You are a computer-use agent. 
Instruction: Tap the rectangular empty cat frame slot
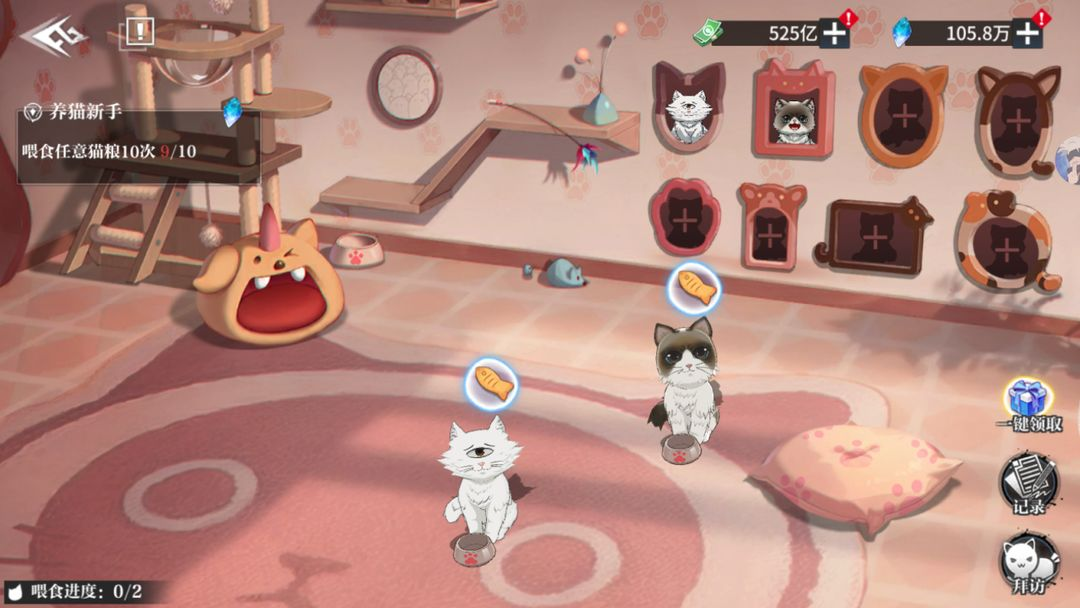click(x=873, y=234)
